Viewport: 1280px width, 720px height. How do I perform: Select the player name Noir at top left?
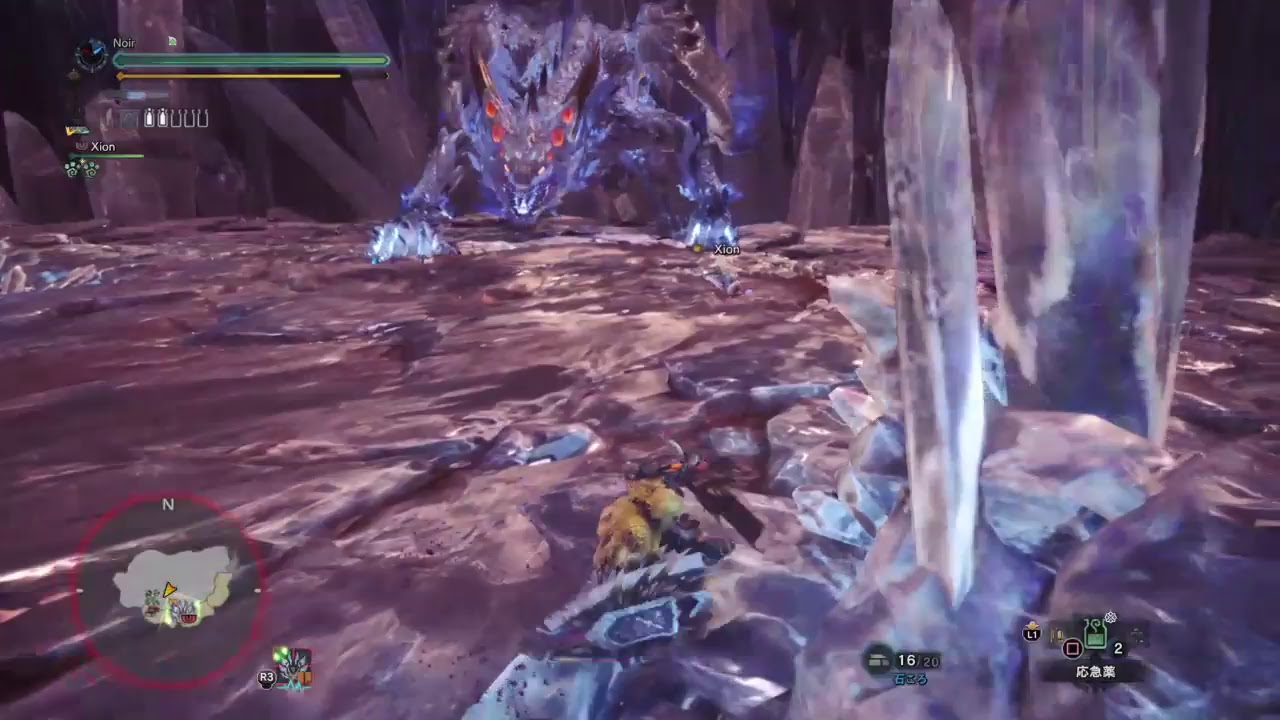(124, 42)
